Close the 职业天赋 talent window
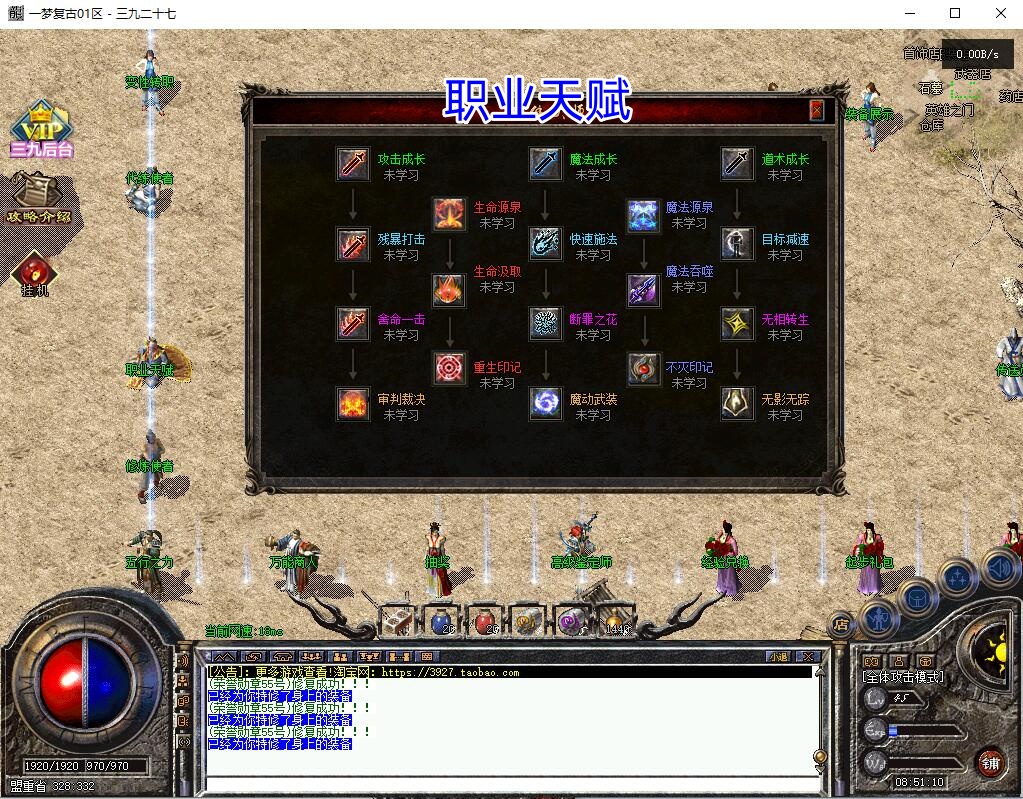The width and height of the screenshot is (1023, 799). click(x=817, y=110)
